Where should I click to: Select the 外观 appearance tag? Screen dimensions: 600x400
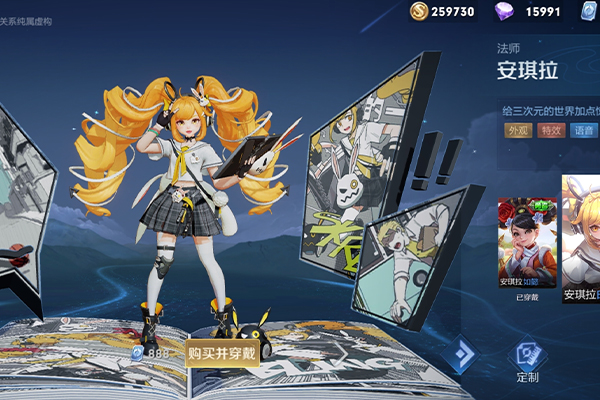point(518,130)
